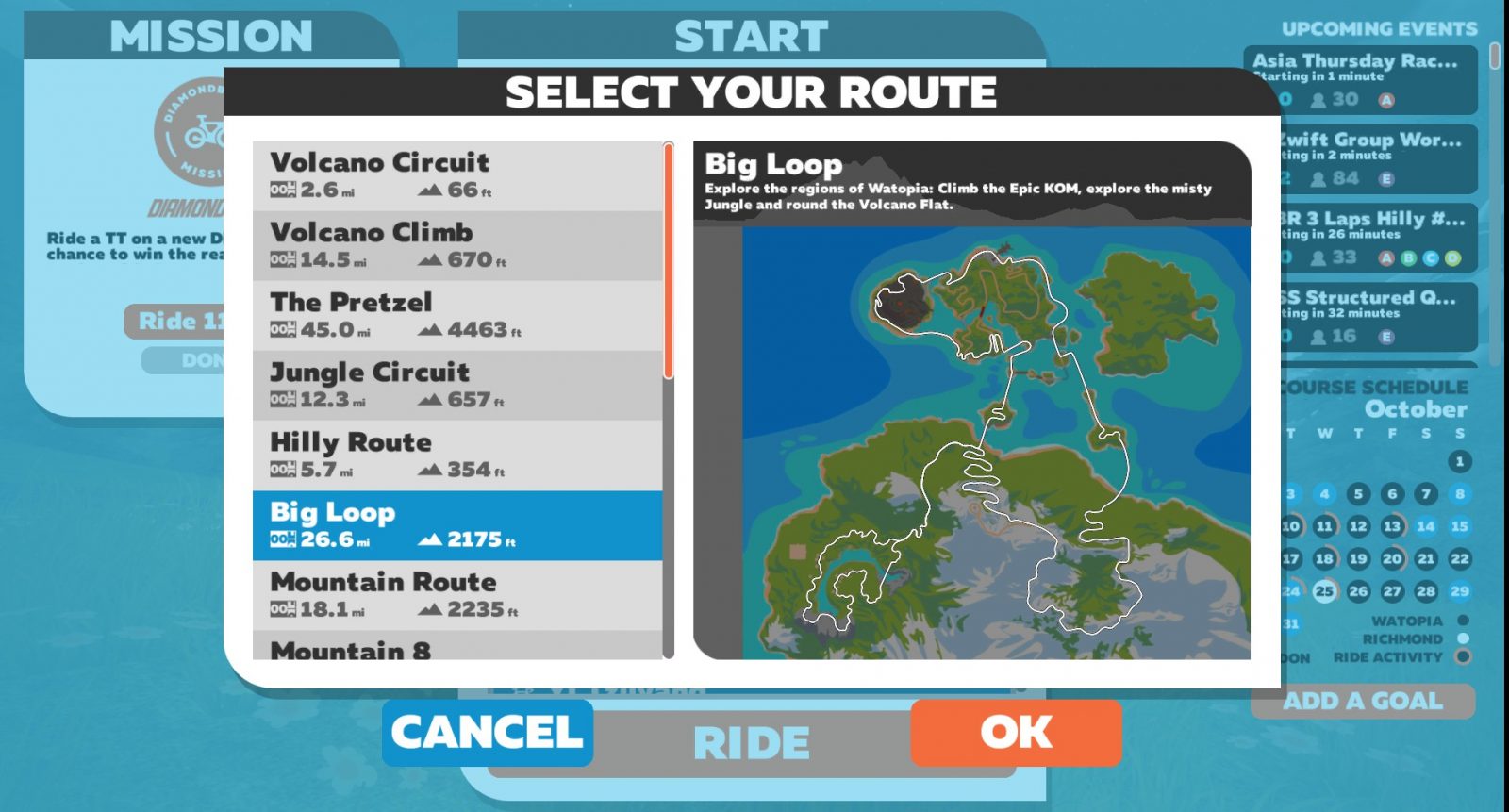Select the Volcano Circuit route

click(457, 175)
